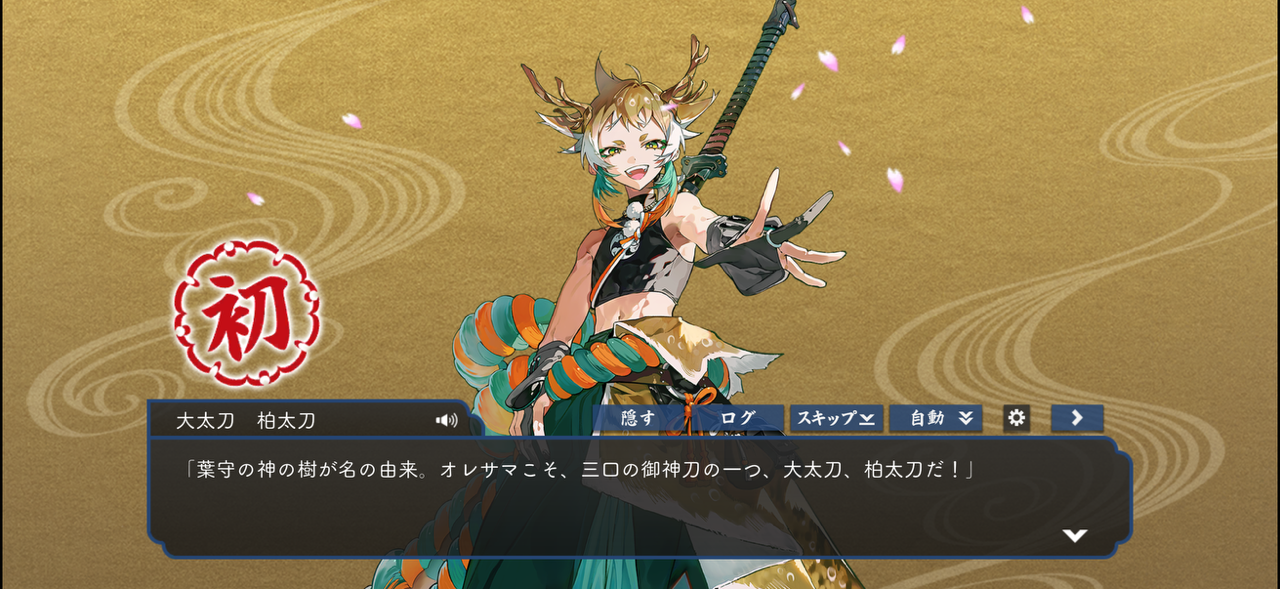Open the ログ dialogue log
The image size is (1280, 589).
(737, 418)
